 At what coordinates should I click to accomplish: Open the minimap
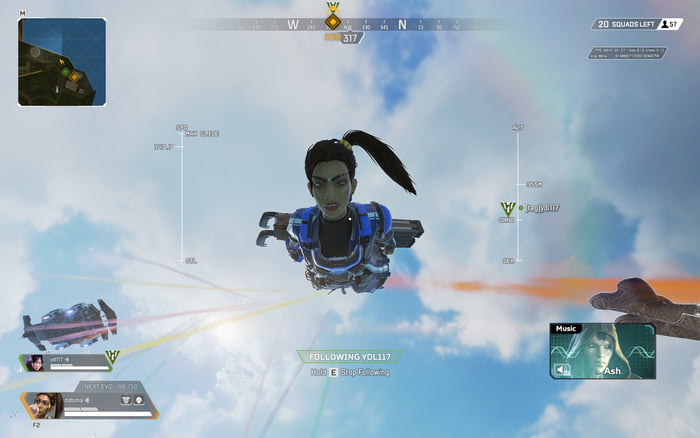pos(62,61)
